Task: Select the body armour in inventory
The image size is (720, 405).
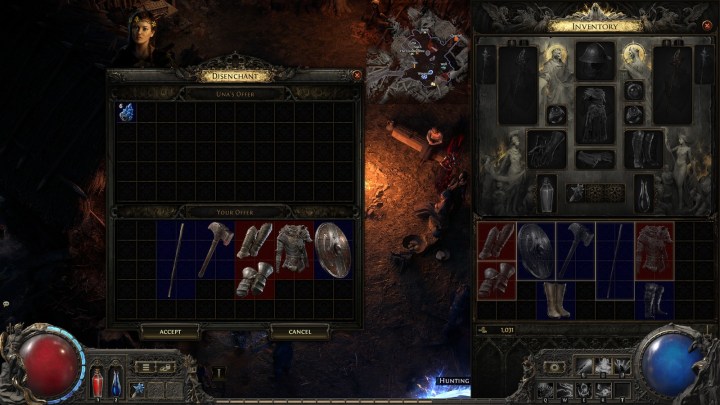Action: (654, 250)
